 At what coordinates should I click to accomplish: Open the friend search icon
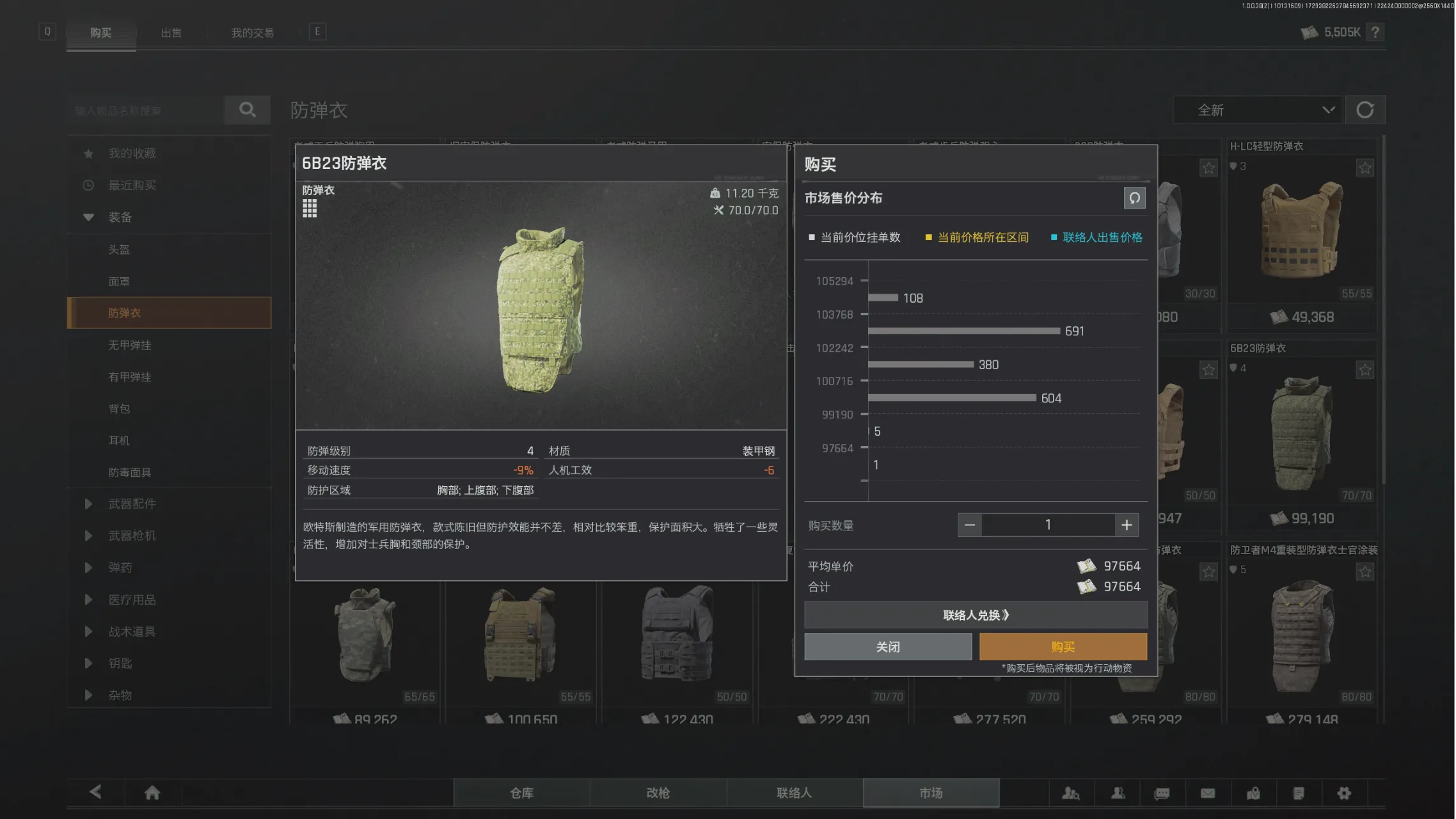pyautogui.click(x=1071, y=793)
